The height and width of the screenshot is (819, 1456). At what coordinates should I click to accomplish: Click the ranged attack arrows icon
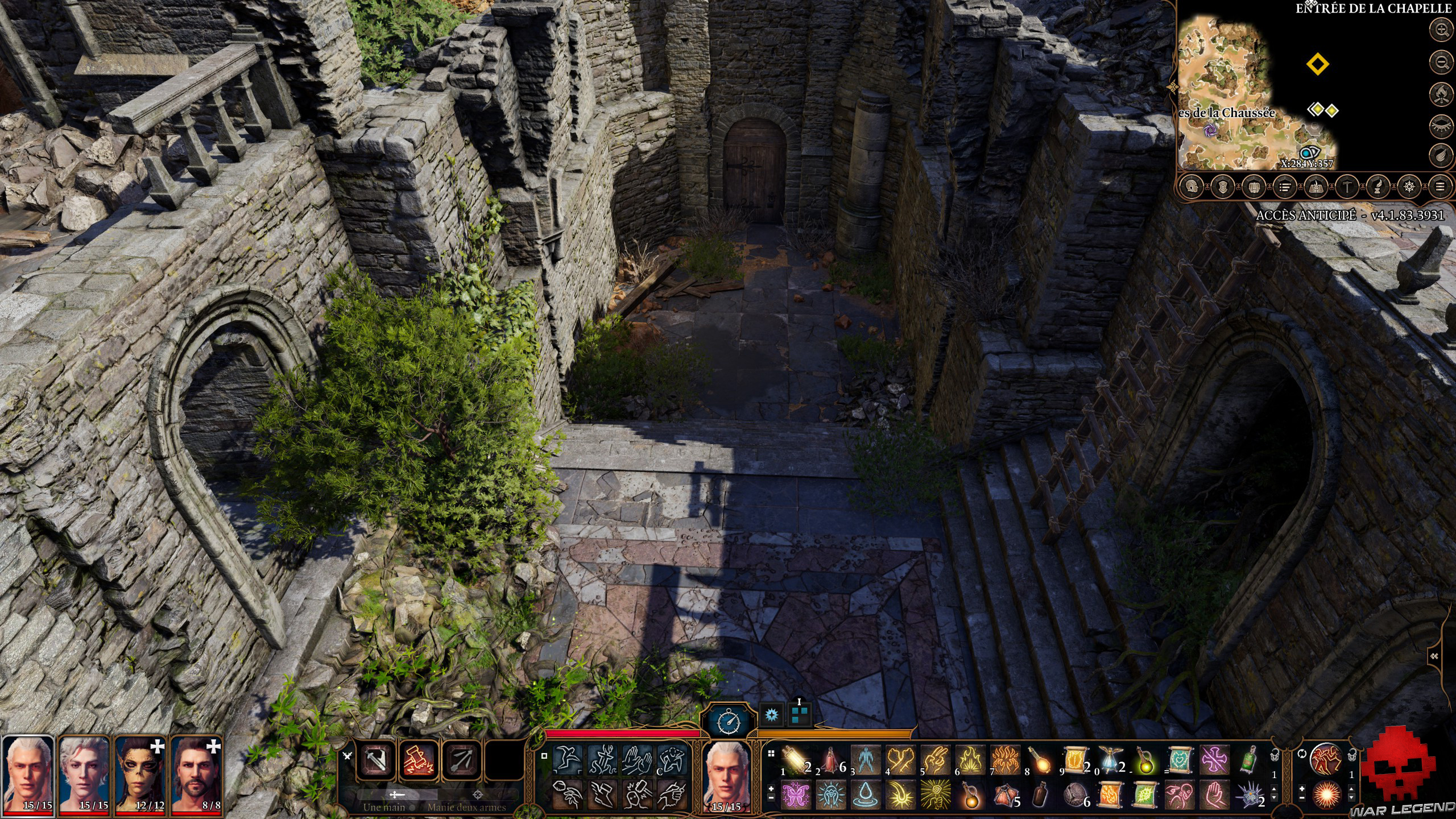point(462,760)
